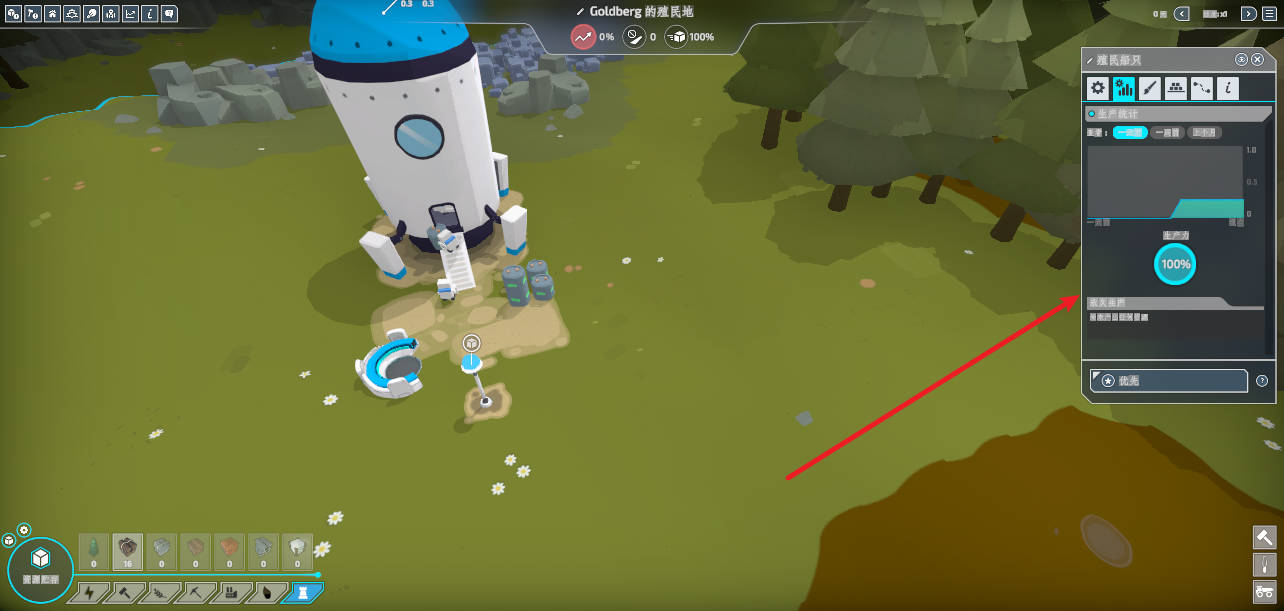Switch to the paintbrush tab
1284x611 pixels.
coord(1150,88)
